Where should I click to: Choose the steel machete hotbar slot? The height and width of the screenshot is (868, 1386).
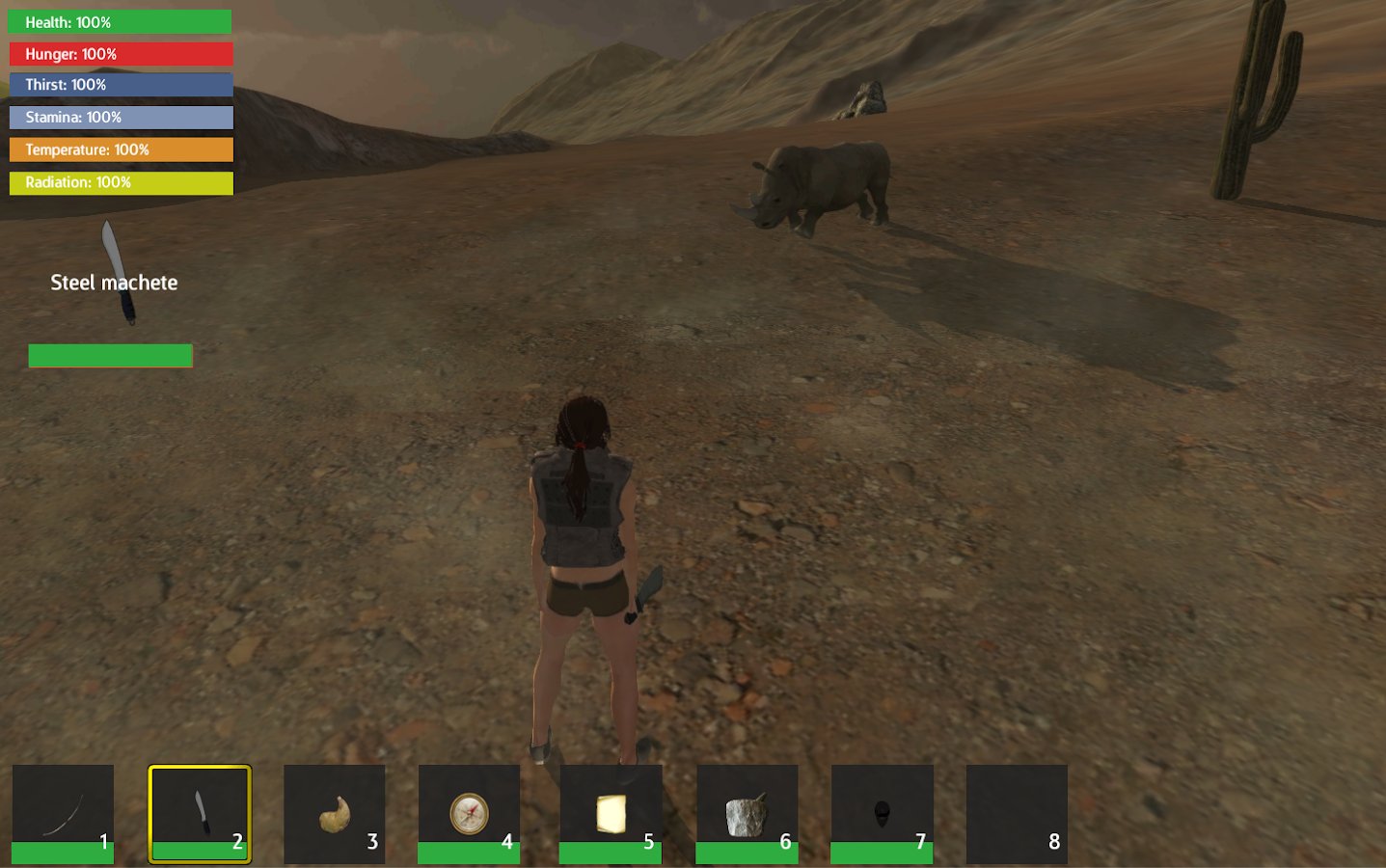(x=200, y=813)
